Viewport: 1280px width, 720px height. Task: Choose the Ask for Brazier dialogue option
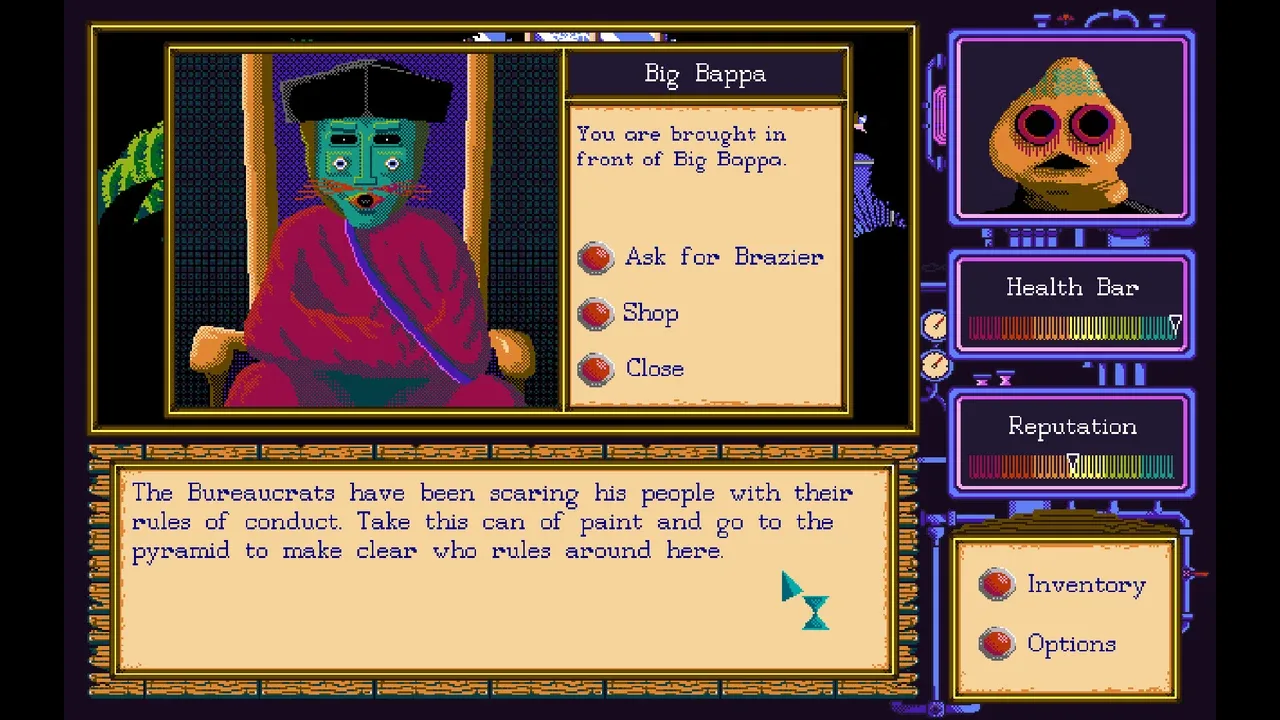tap(722, 257)
